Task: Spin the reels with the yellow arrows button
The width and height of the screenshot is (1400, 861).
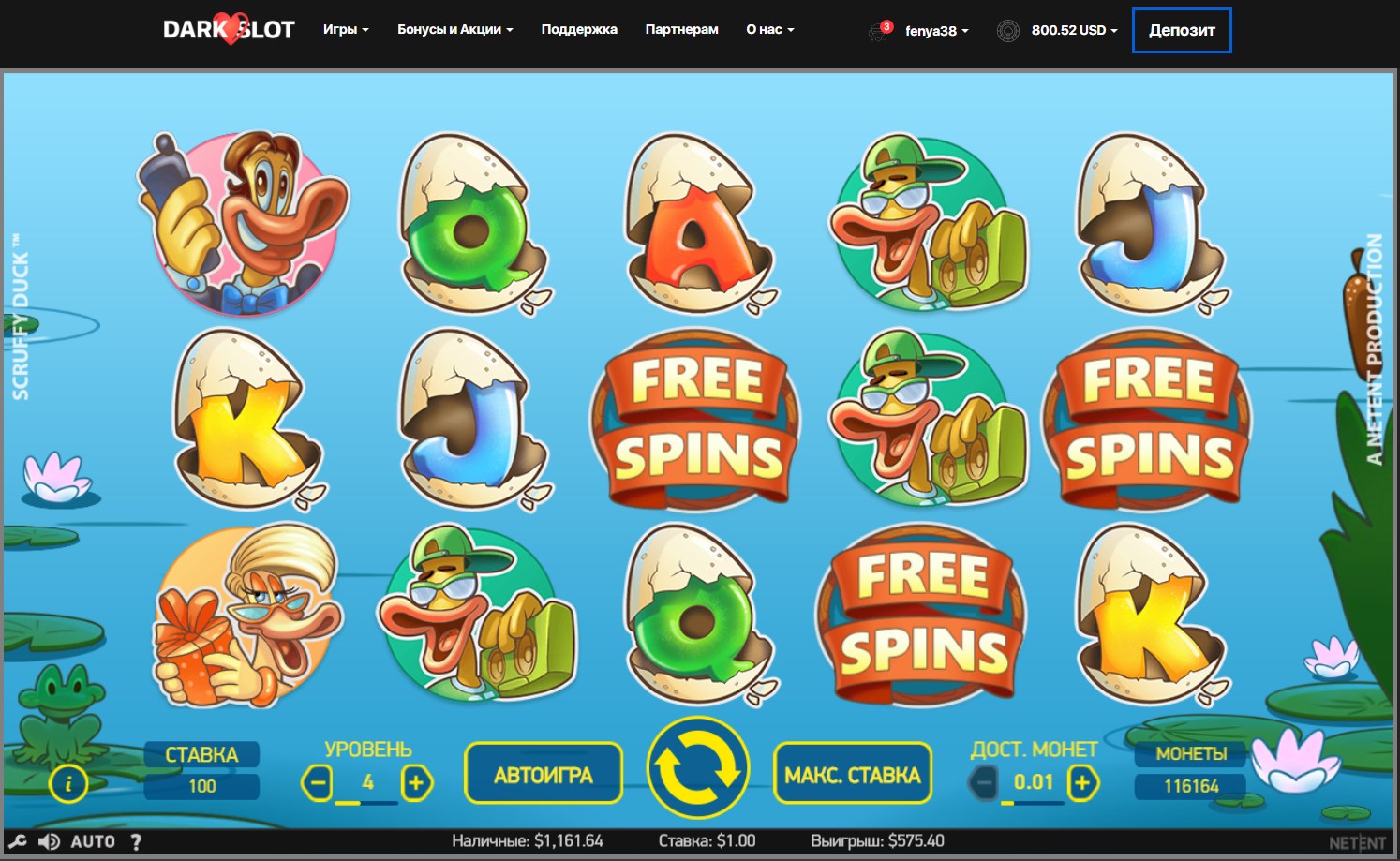Action: pyautogui.click(x=698, y=767)
